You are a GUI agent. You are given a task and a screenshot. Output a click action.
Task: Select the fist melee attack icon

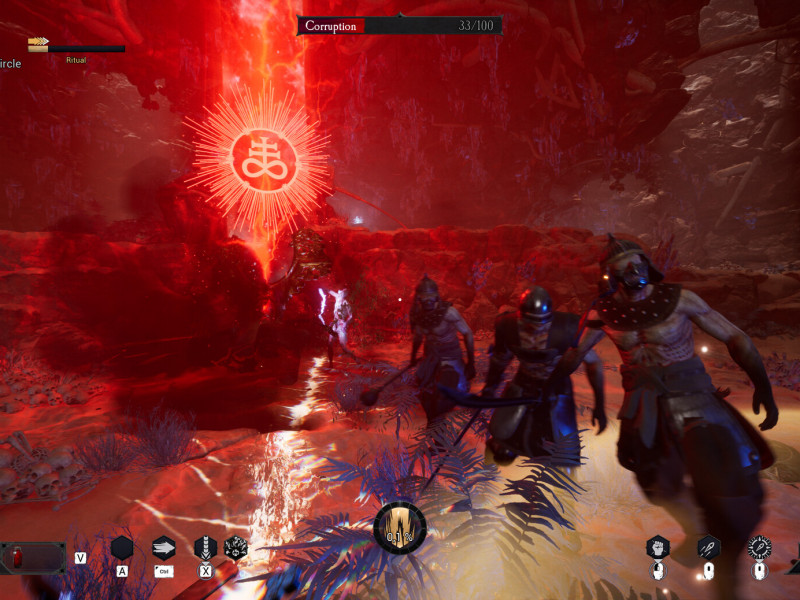pyautogui.click(x=657, y=548)
